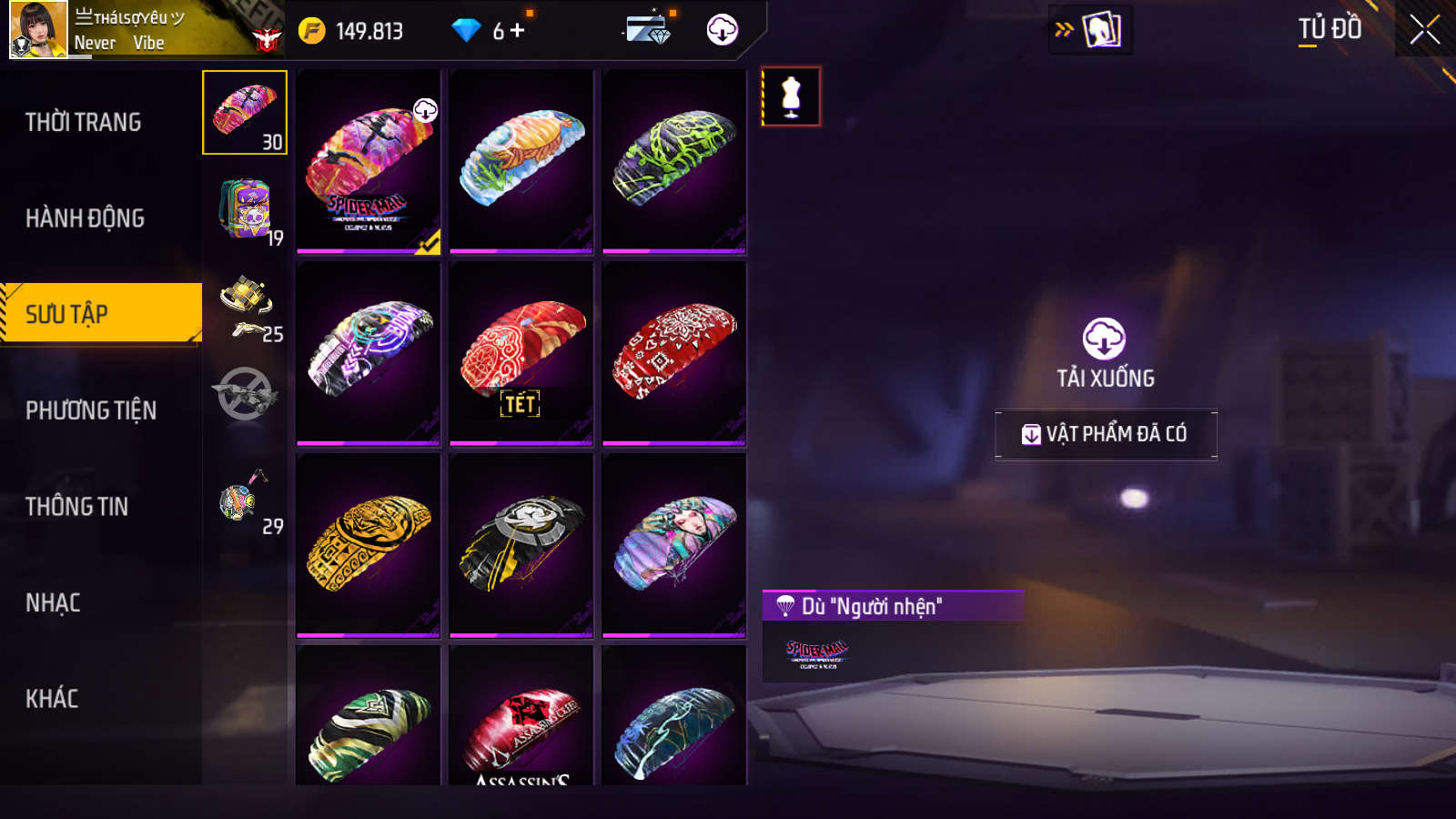The height and width of the screenshot is (819, 1456).
Task: Switch to the HÀNH ĐỘNG tab
Action: pos(85,218)
